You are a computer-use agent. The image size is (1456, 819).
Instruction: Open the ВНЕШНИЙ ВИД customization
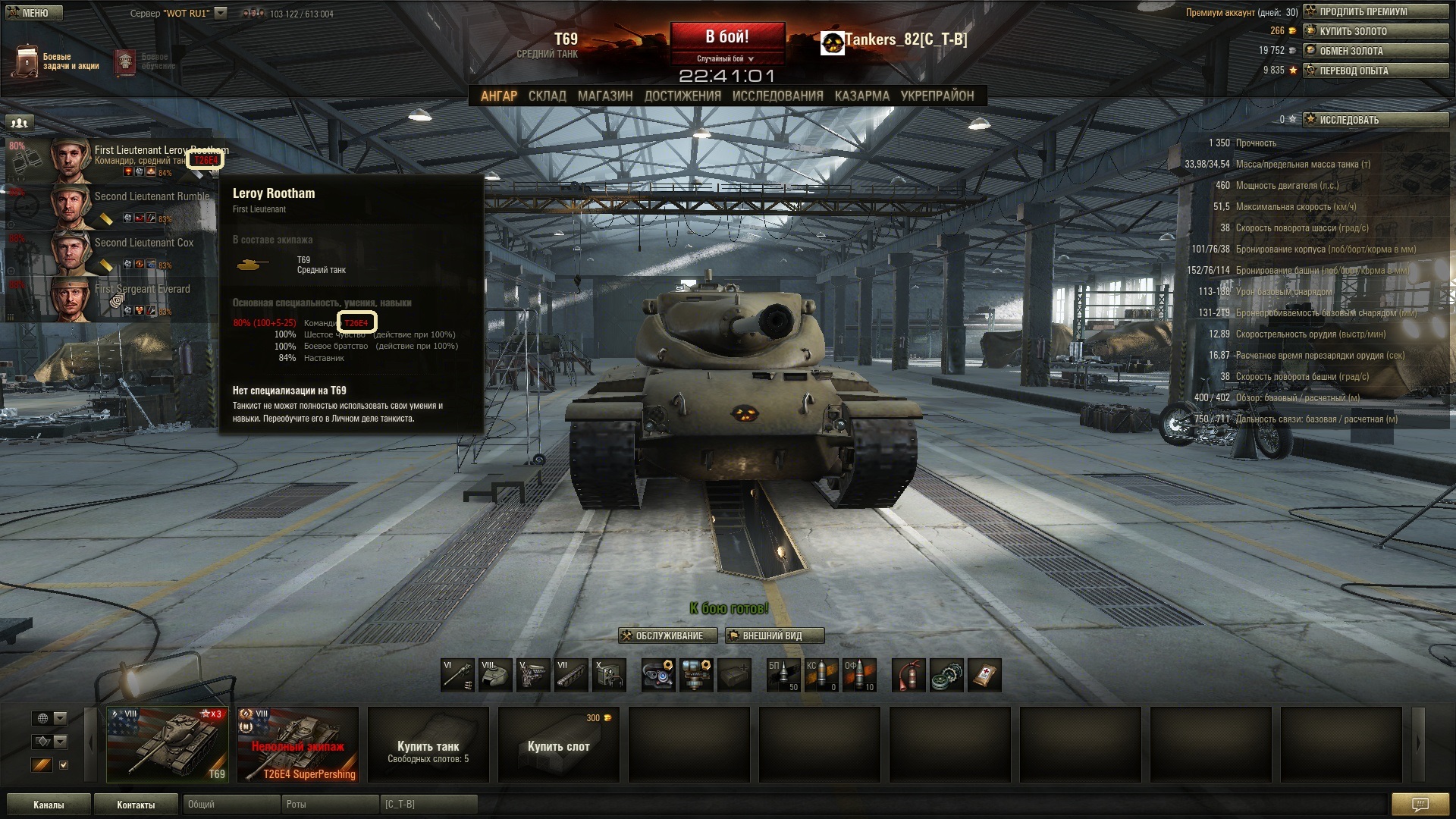coord(774,635)
